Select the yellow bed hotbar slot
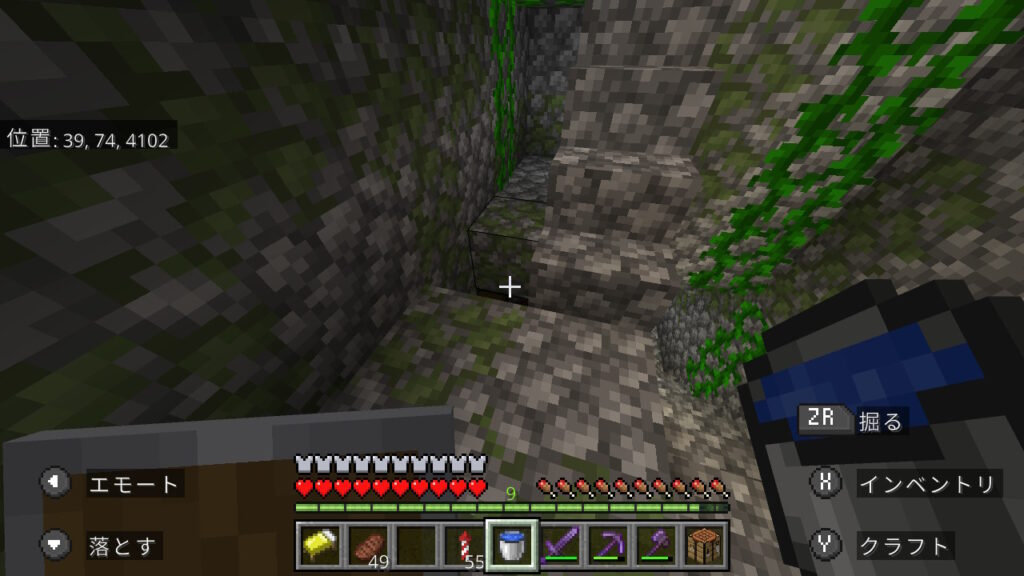This screenshot has height=576, width=1024. (x=320, y=545)
